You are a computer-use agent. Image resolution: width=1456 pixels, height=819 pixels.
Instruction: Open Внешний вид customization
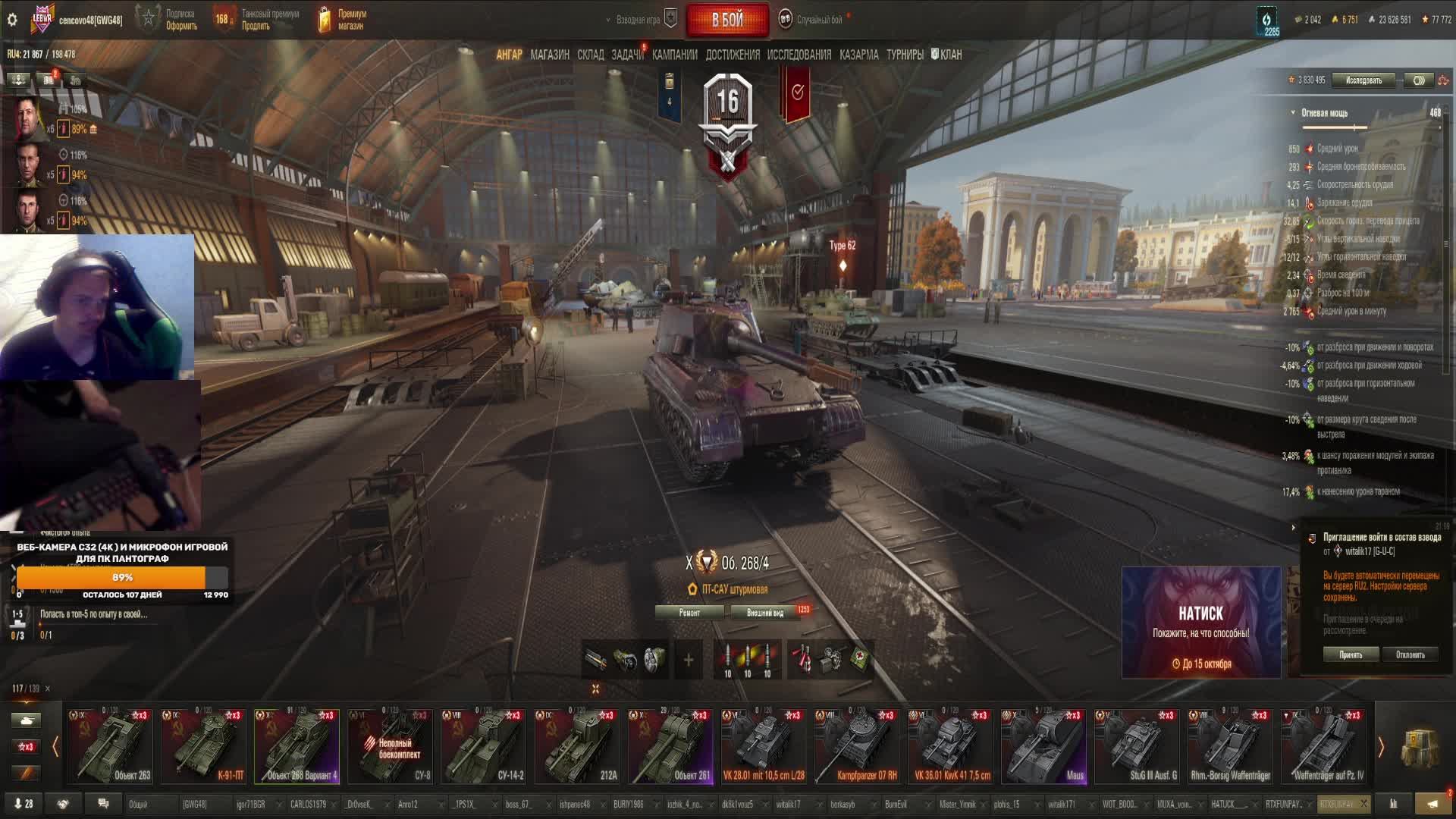click(x=765, y=613)
